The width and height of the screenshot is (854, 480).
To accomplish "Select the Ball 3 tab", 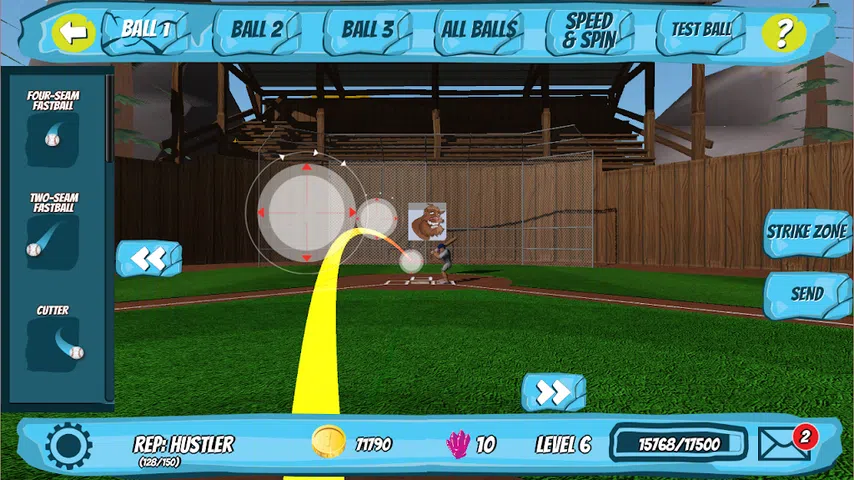I will (367, 30).
